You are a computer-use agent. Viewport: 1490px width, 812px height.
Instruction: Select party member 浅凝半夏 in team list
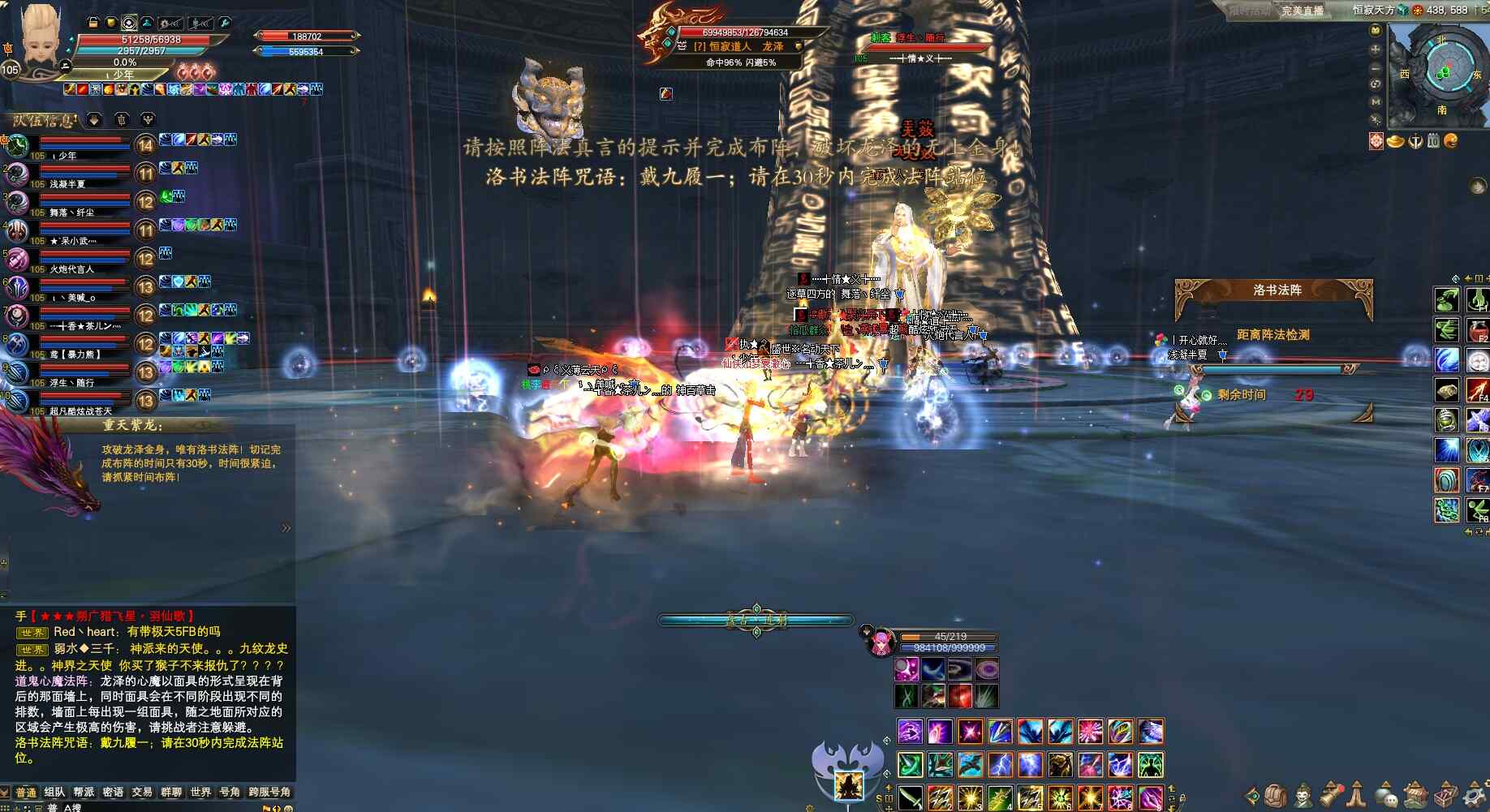click(67, 184)
